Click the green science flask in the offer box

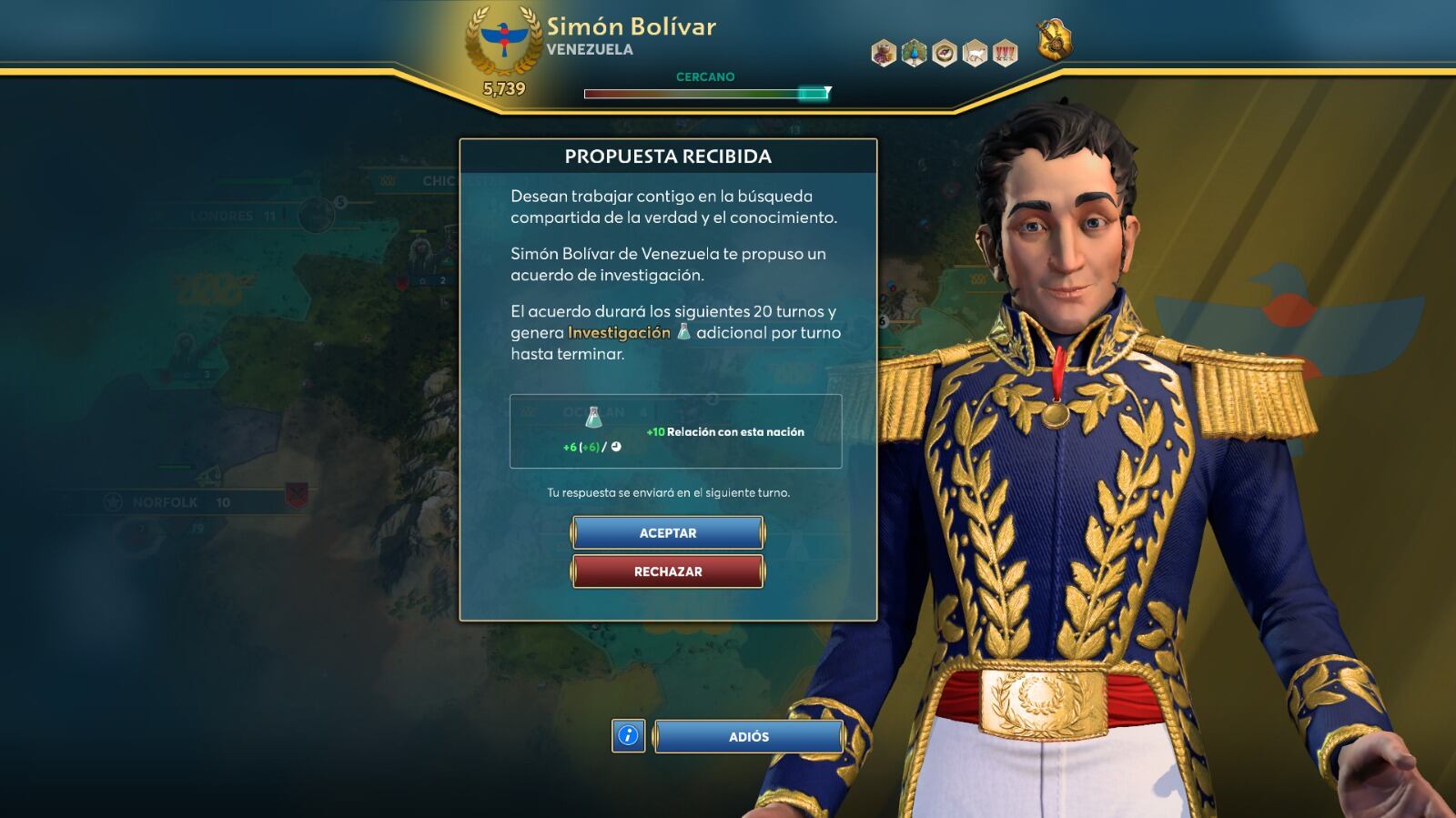(593, 418)
